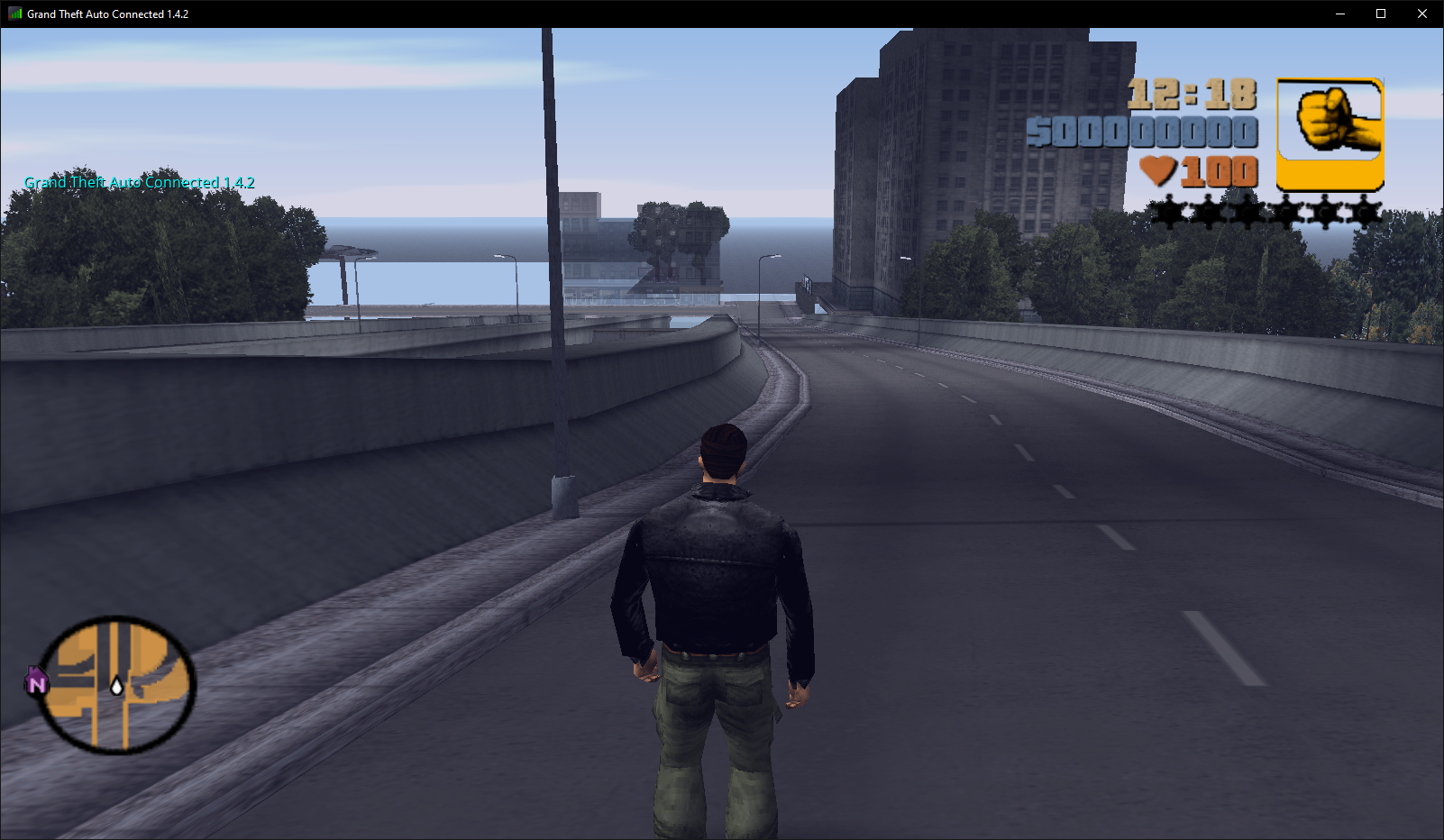Minimize the game window
1444x840 pixels.
[1340, 14]
